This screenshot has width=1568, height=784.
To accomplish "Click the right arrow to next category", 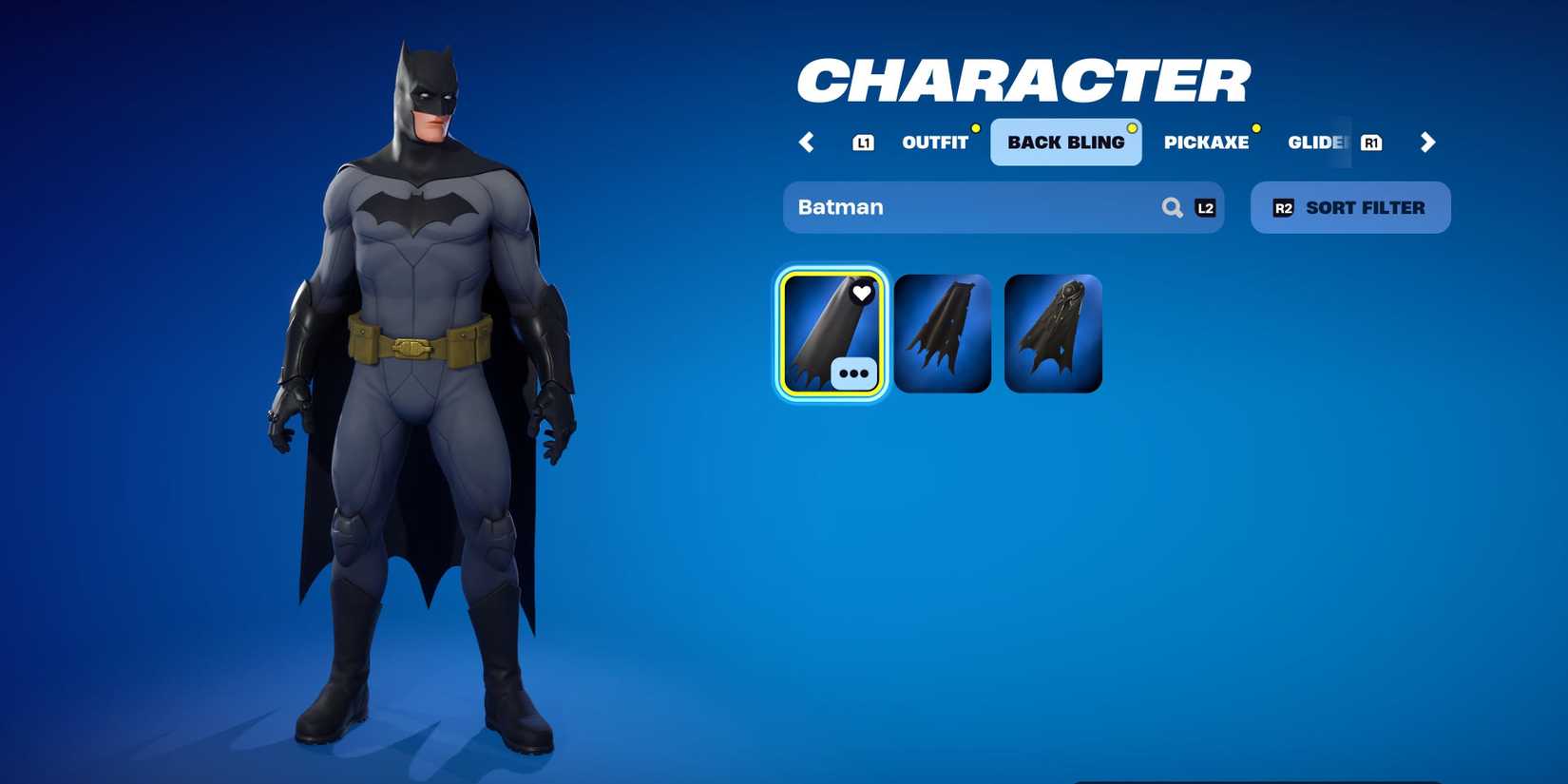I will 1427,143.
